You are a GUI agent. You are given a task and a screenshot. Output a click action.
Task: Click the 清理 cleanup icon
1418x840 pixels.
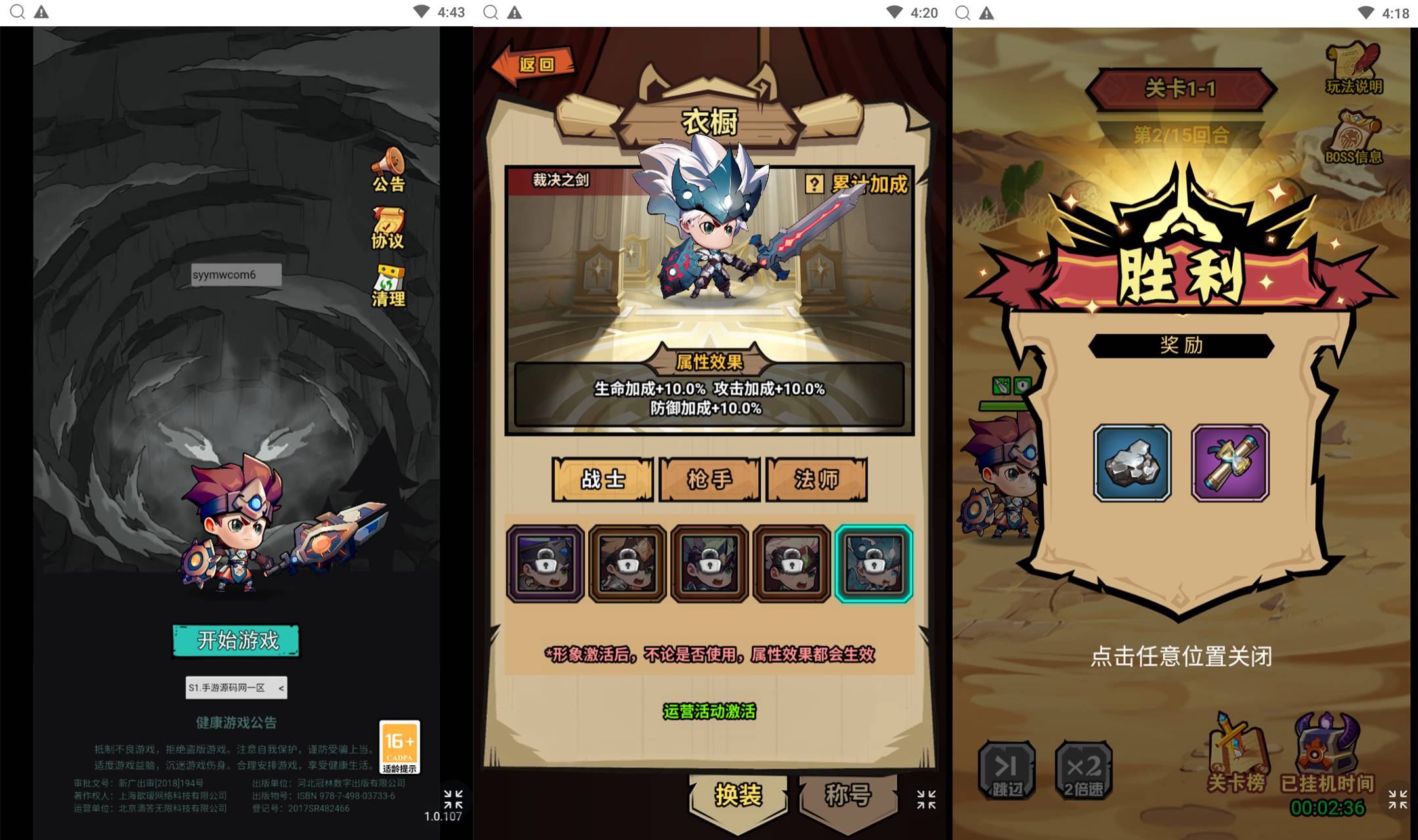(x=389, y=286)
